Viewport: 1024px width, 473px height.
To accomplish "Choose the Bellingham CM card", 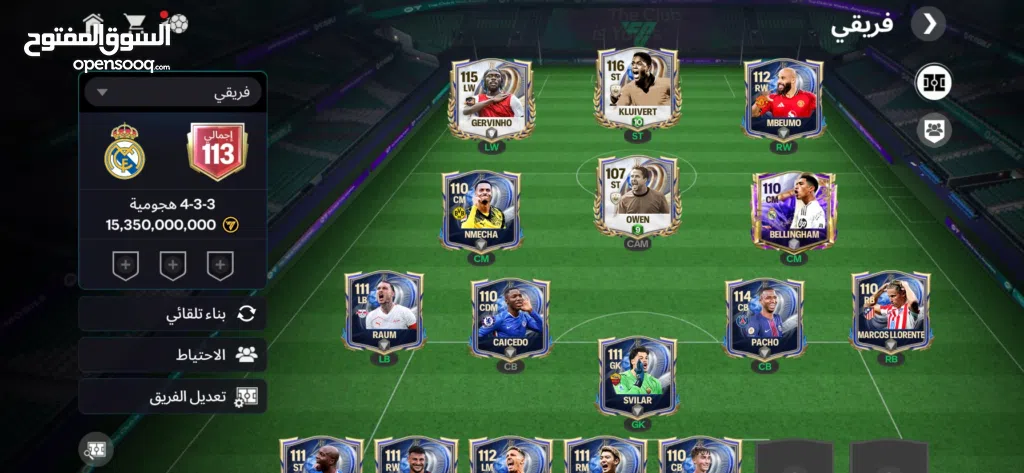I will (x=794, y=210).
